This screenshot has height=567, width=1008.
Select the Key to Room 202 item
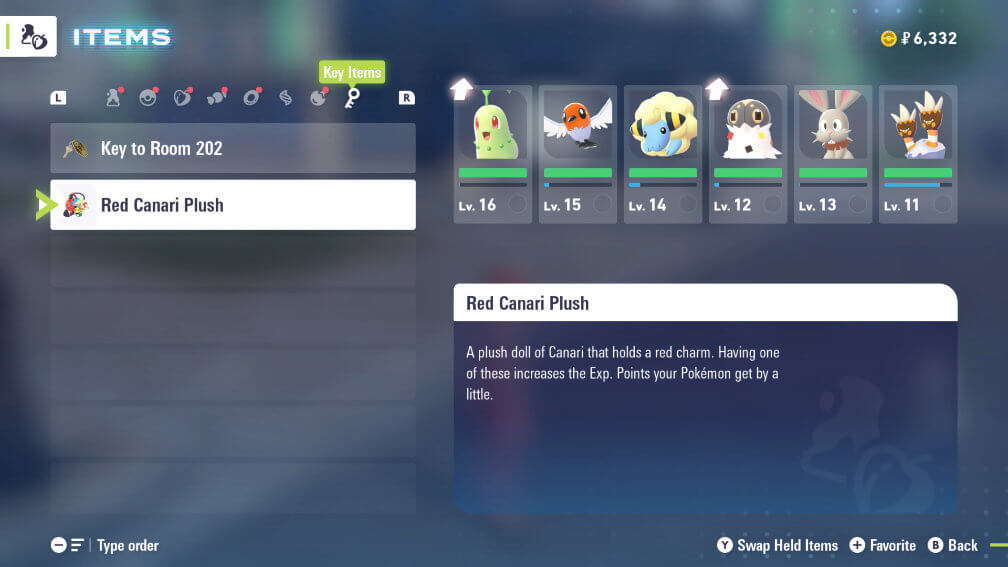click(x=233, y=148)
